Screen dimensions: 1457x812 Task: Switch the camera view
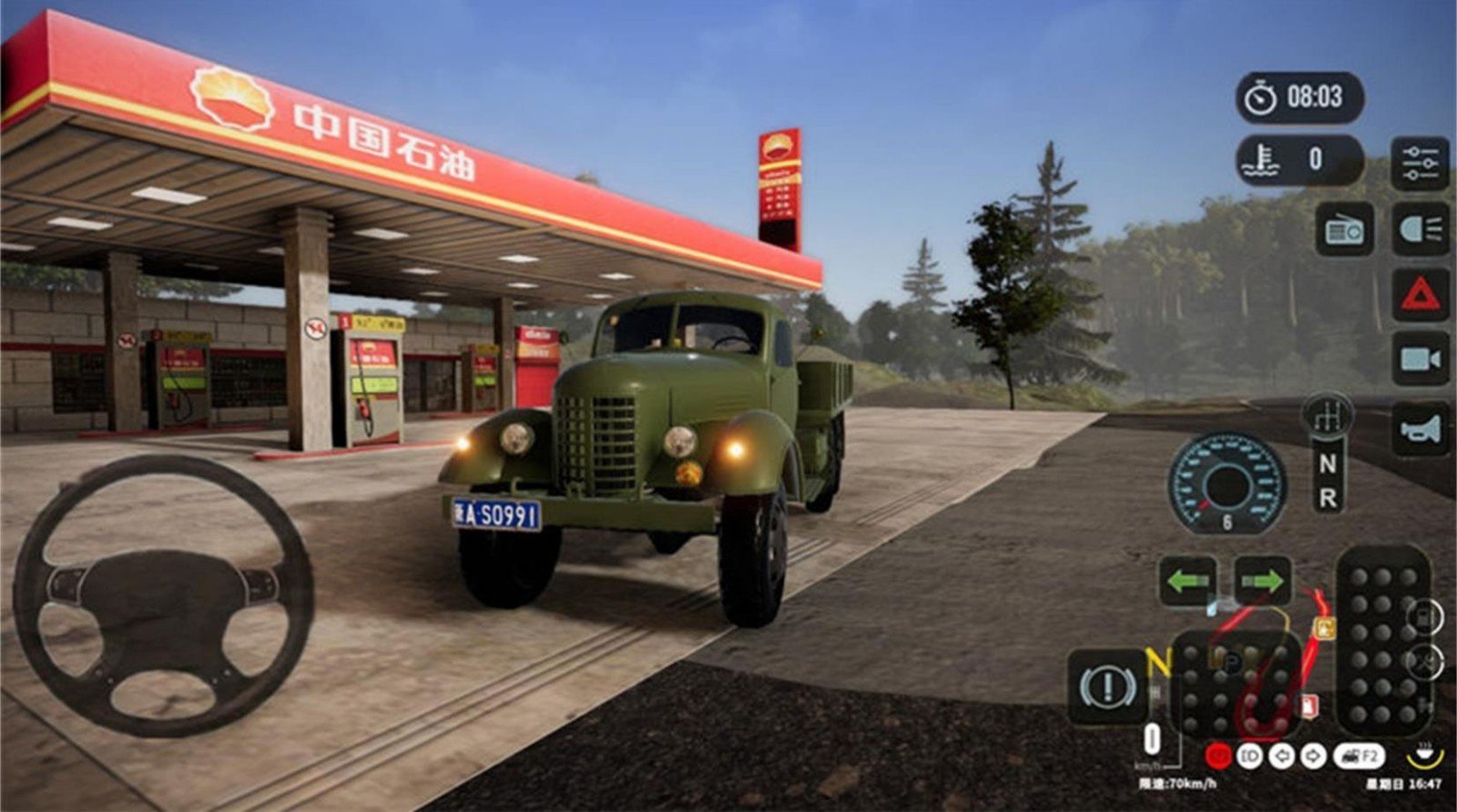(1420, 360)
